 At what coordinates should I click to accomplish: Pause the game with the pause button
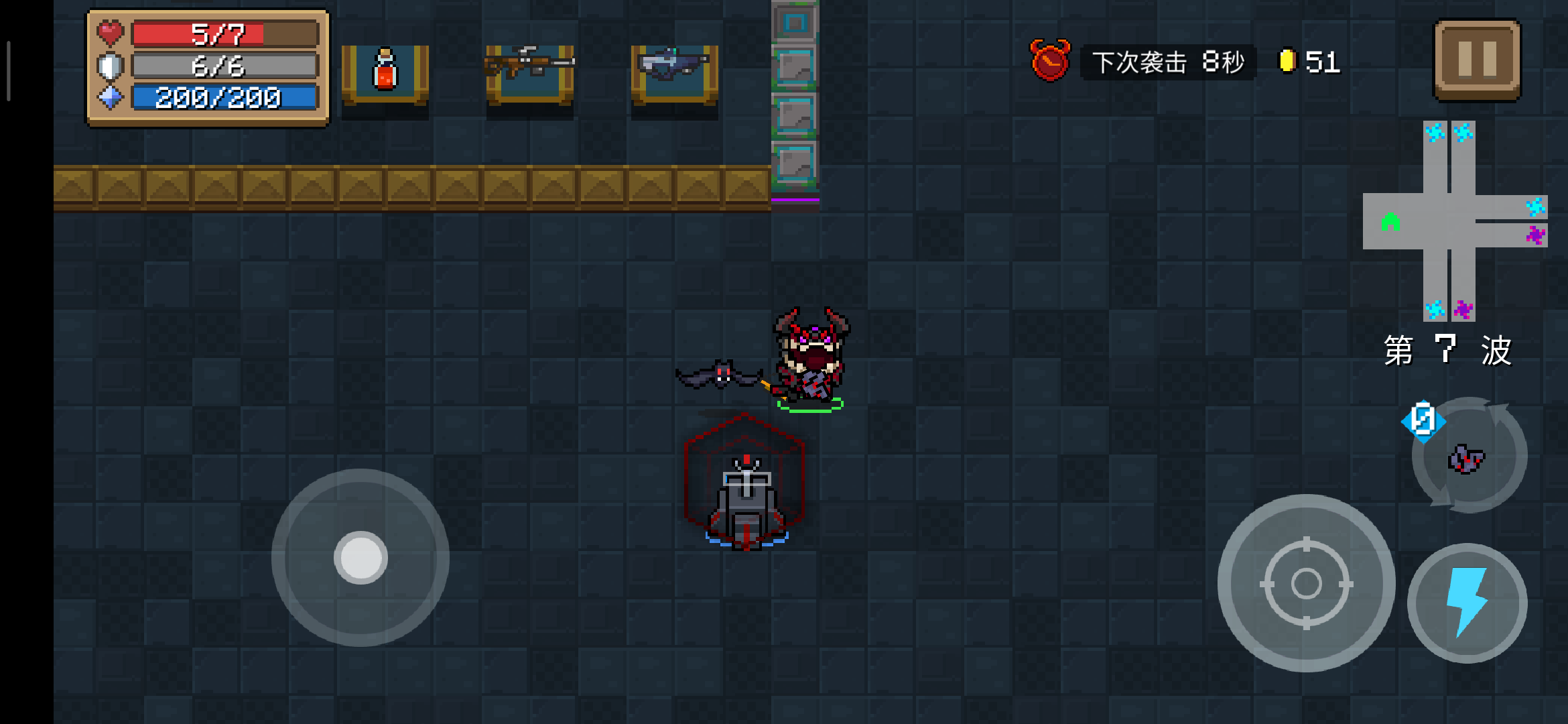(x=1477, y=60)
